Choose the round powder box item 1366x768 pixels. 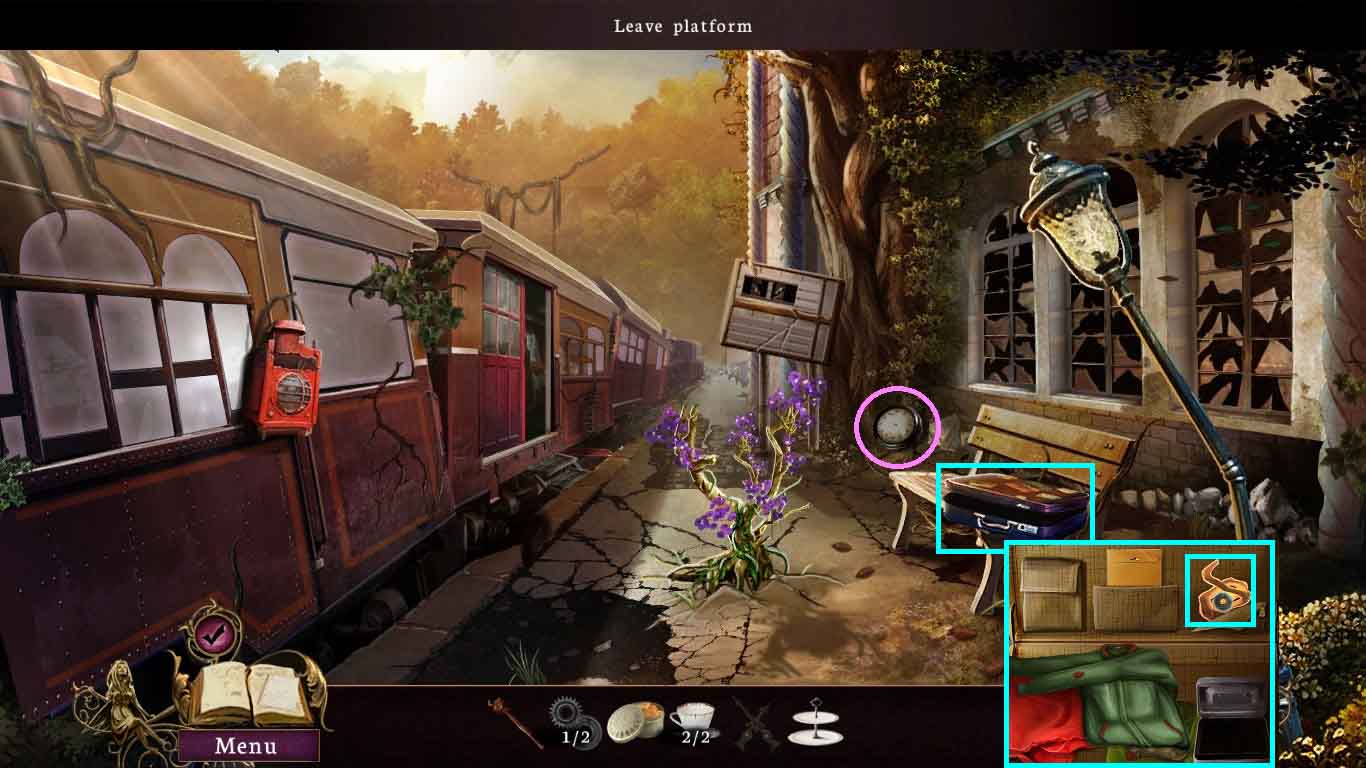click(635, 719)
